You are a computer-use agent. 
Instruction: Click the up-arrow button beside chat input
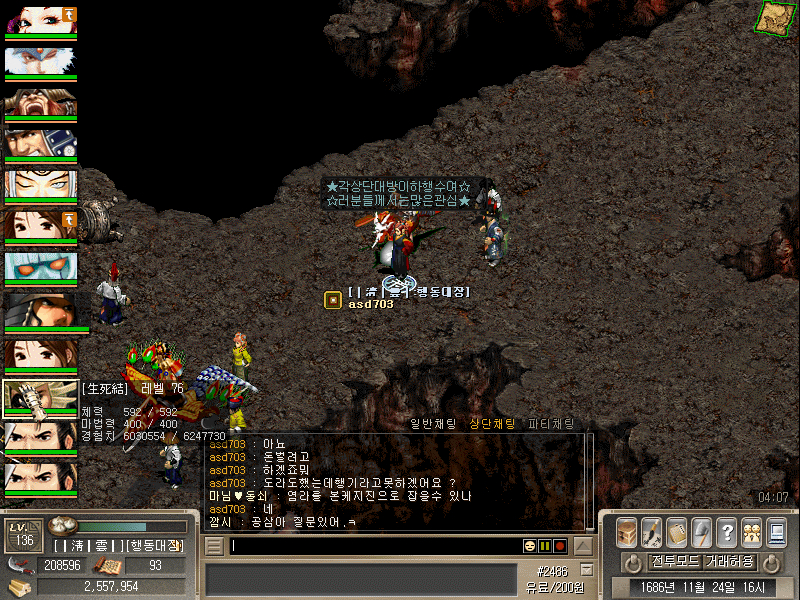pyautogui.click(x=582, y=546)
